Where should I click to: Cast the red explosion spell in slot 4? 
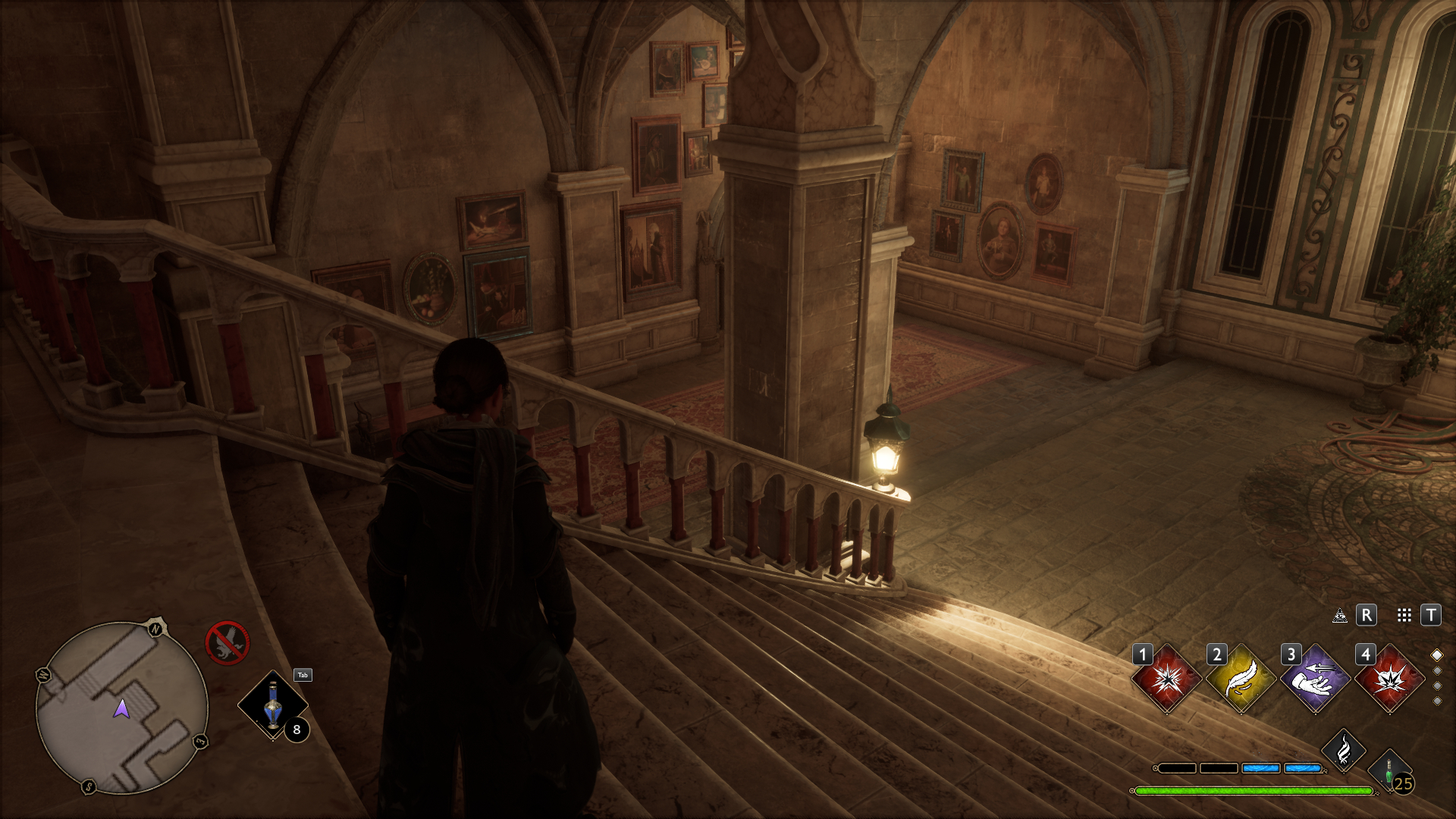[x=1389, y=679]
